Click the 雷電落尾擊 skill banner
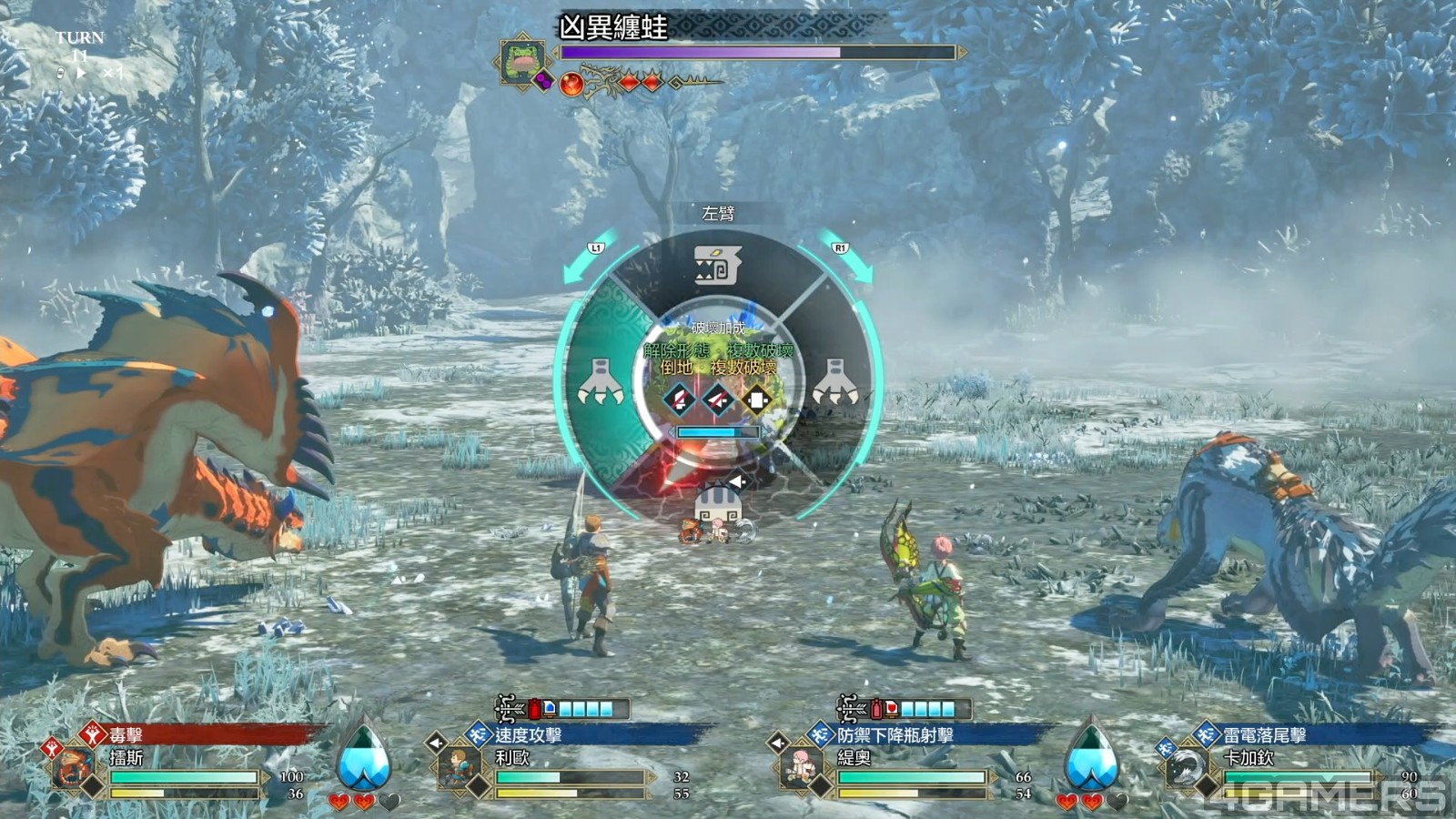This screenshot has height=819, width=1456. (x=1265, y=734)
